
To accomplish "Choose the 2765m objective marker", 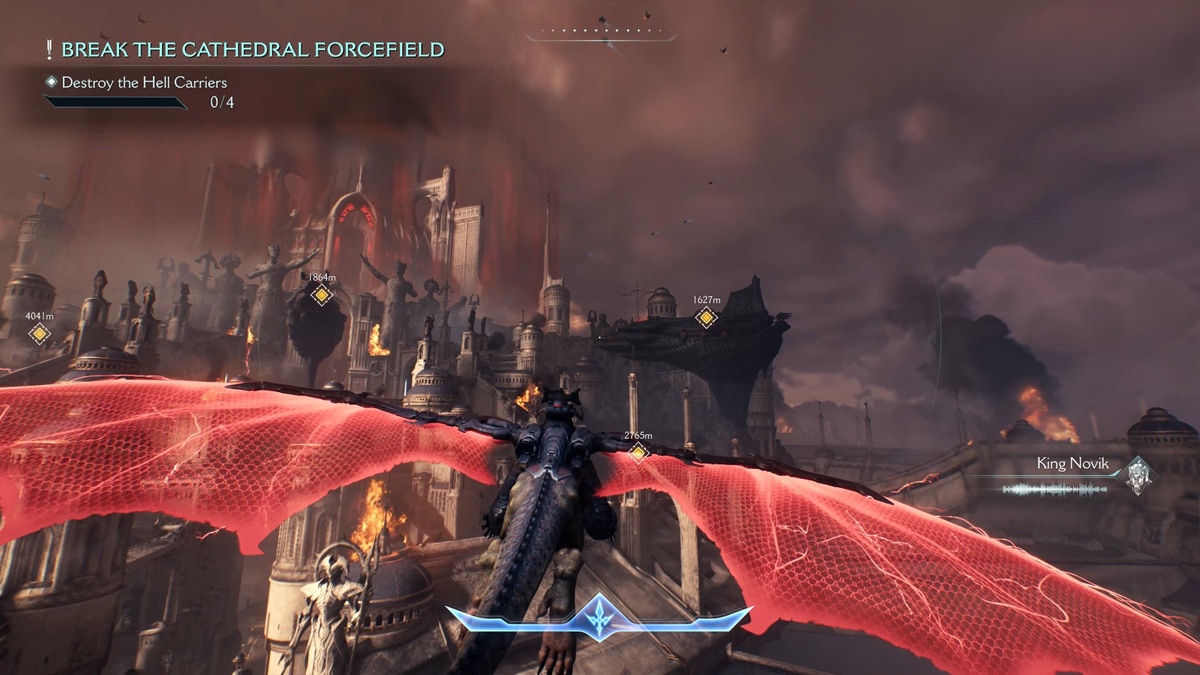I will coord(638,452).
